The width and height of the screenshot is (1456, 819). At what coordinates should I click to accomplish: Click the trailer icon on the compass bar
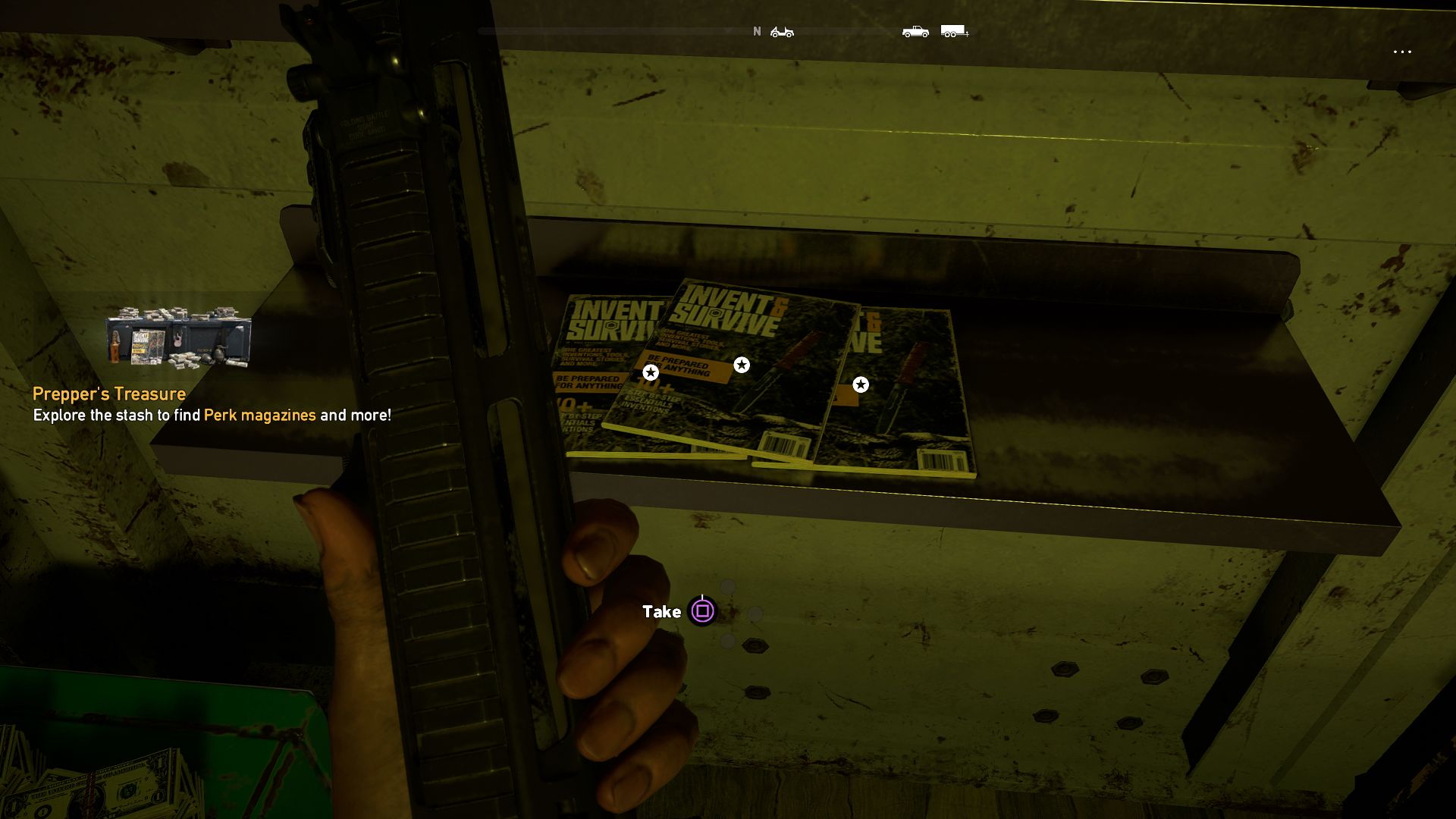click(952, 32)
